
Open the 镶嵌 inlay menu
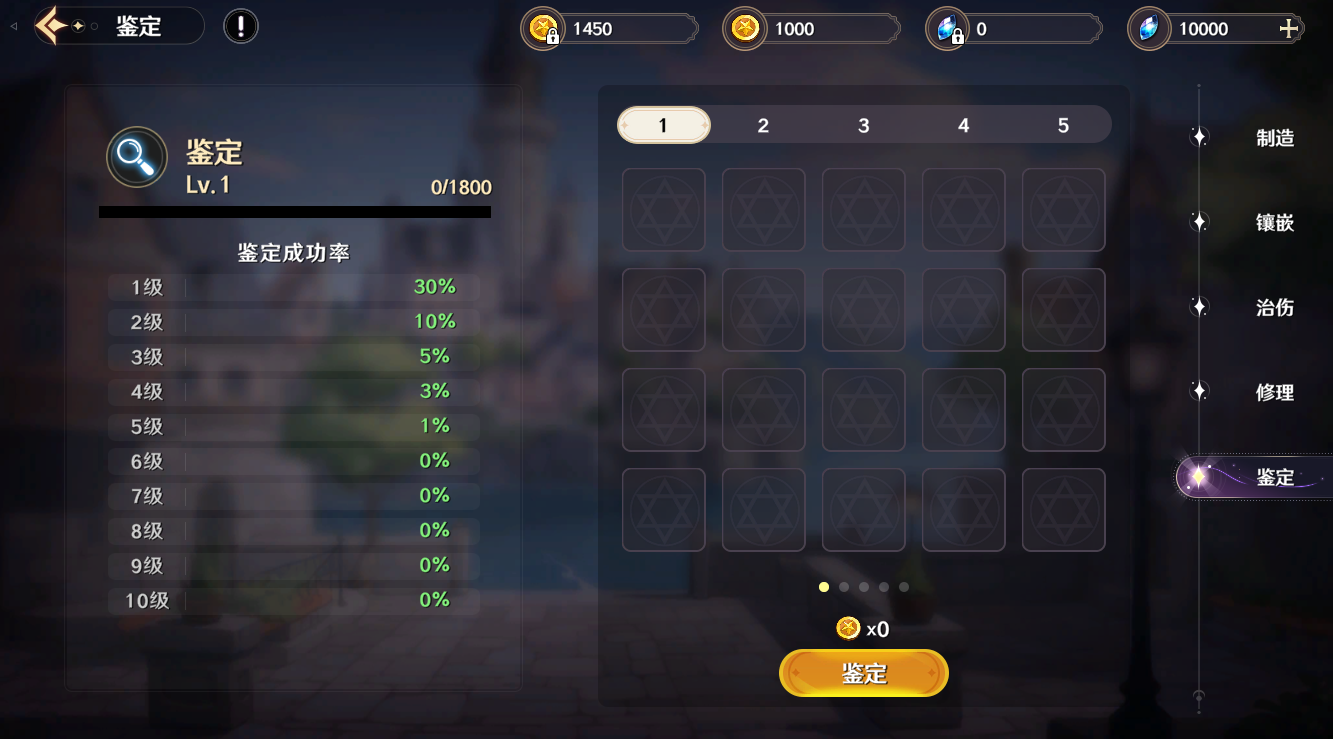pyautogui.click(x=1274, y=222)
